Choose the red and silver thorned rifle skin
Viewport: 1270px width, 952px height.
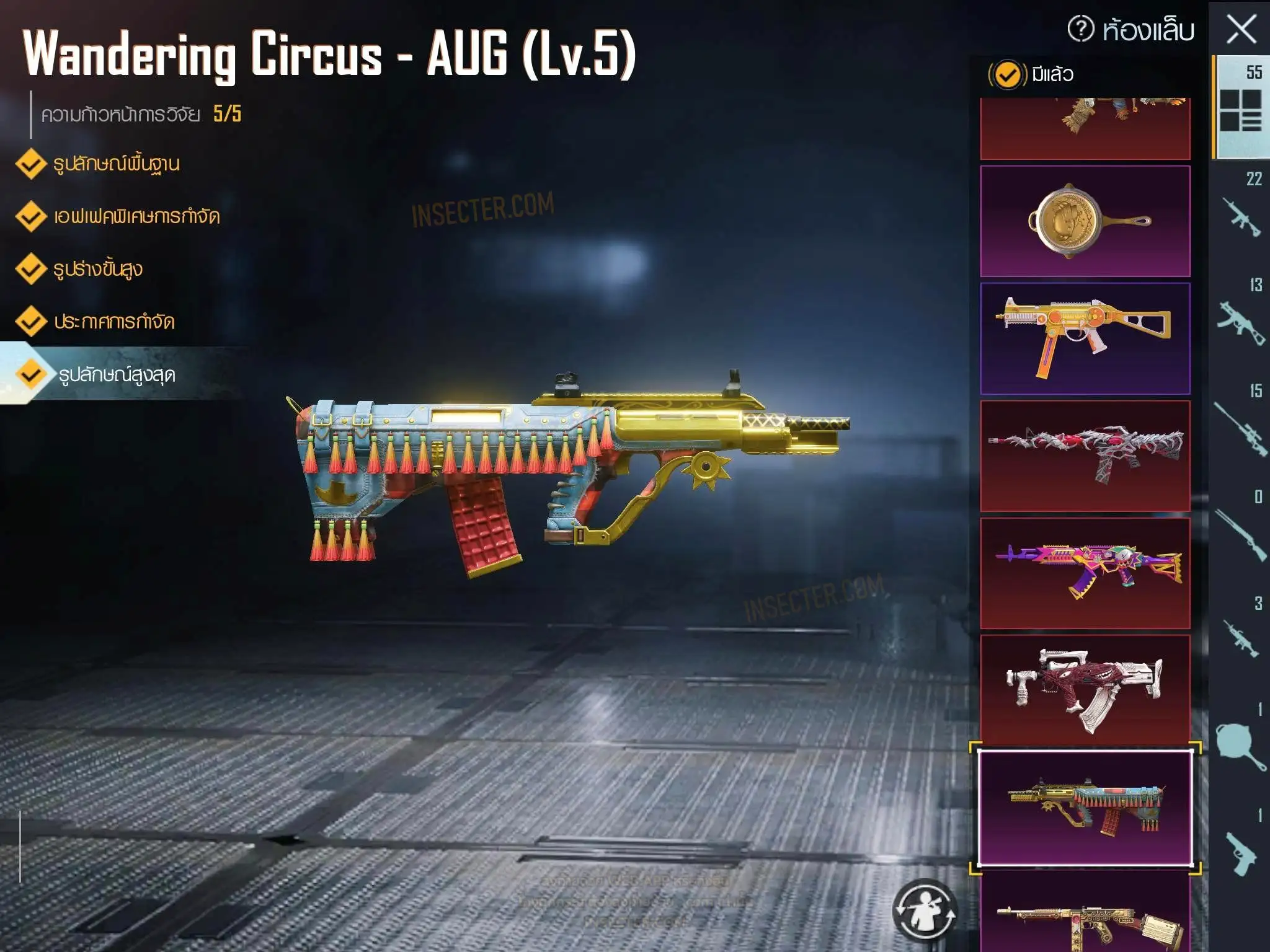1085,456
